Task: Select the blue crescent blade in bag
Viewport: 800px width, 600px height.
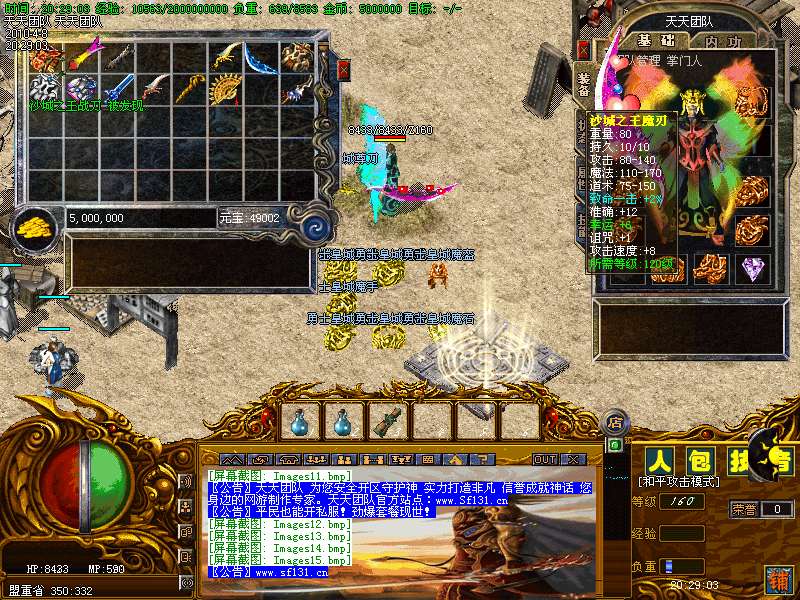Action: [x=261, y=56]
